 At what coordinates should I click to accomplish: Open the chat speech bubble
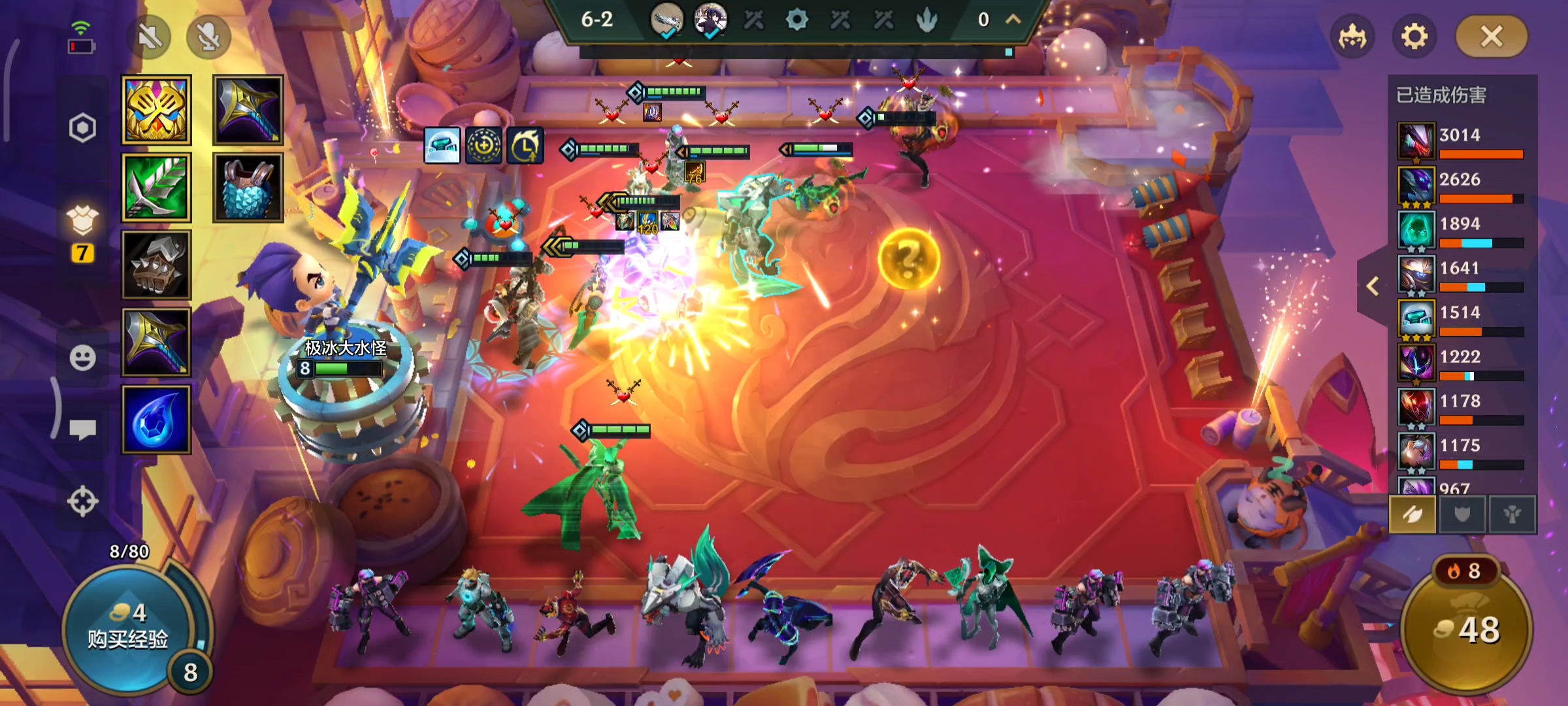[82, 429]
